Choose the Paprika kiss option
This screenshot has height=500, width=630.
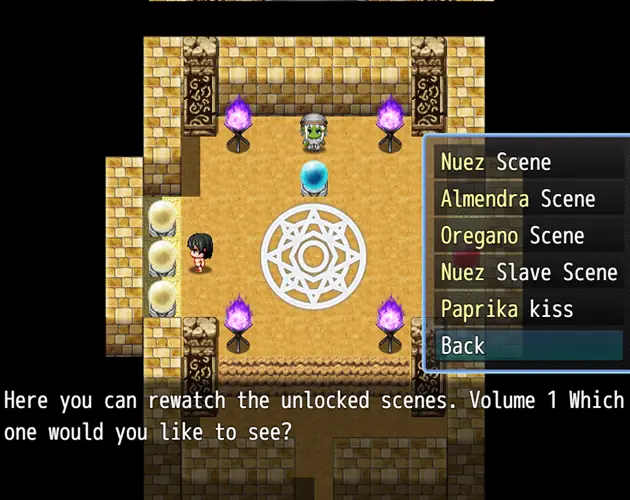[x=507, y=309]
